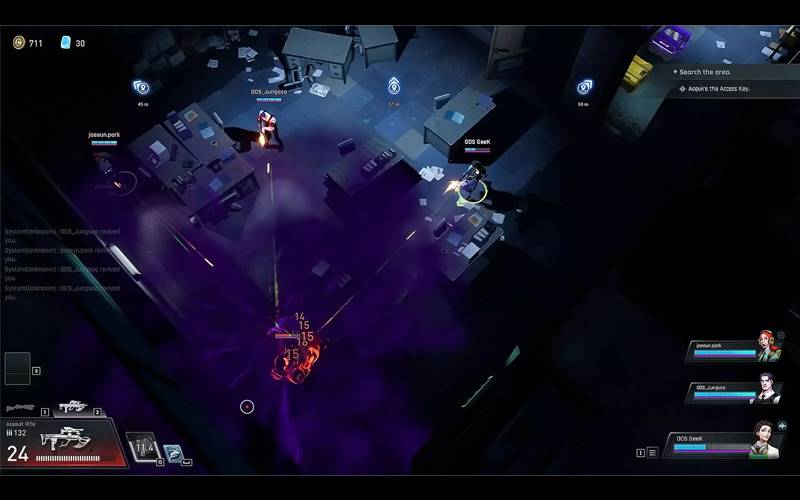Select joeeun.park's teammate portrait
Image resolution: width=800 pixels, height=500 pixels.
coord(768,347)
